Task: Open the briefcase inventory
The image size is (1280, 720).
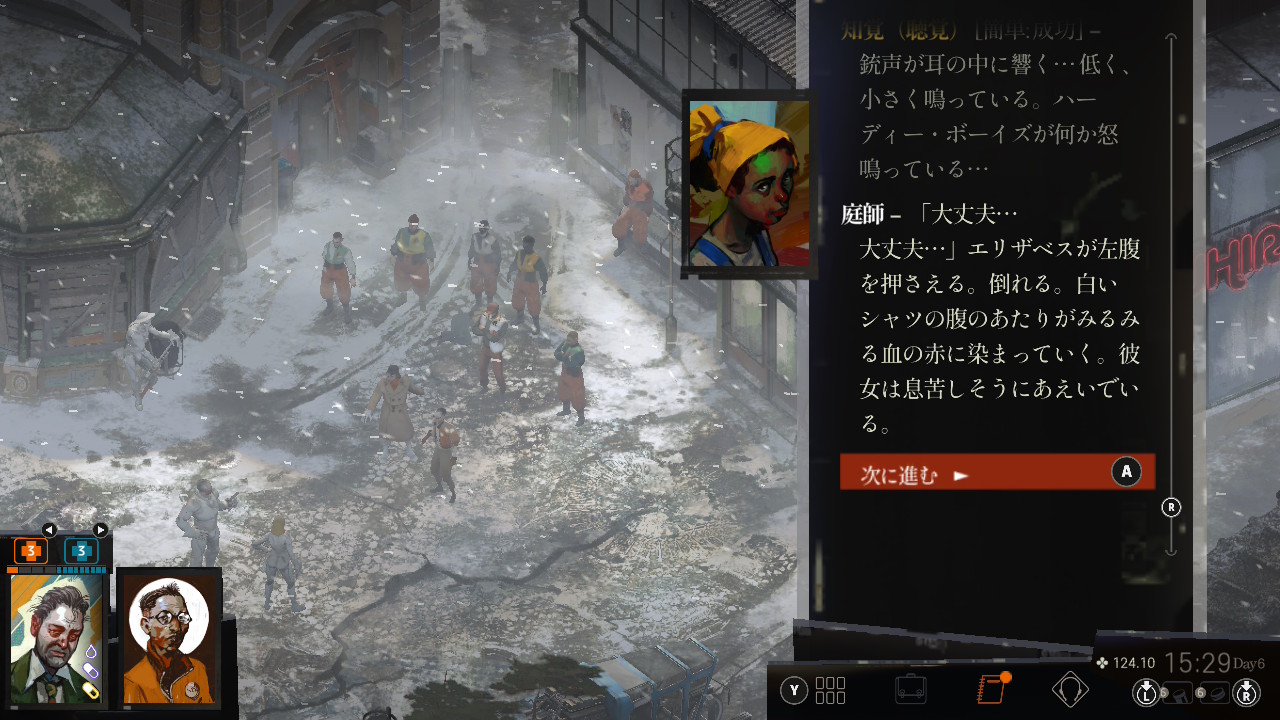Action: 910,689
